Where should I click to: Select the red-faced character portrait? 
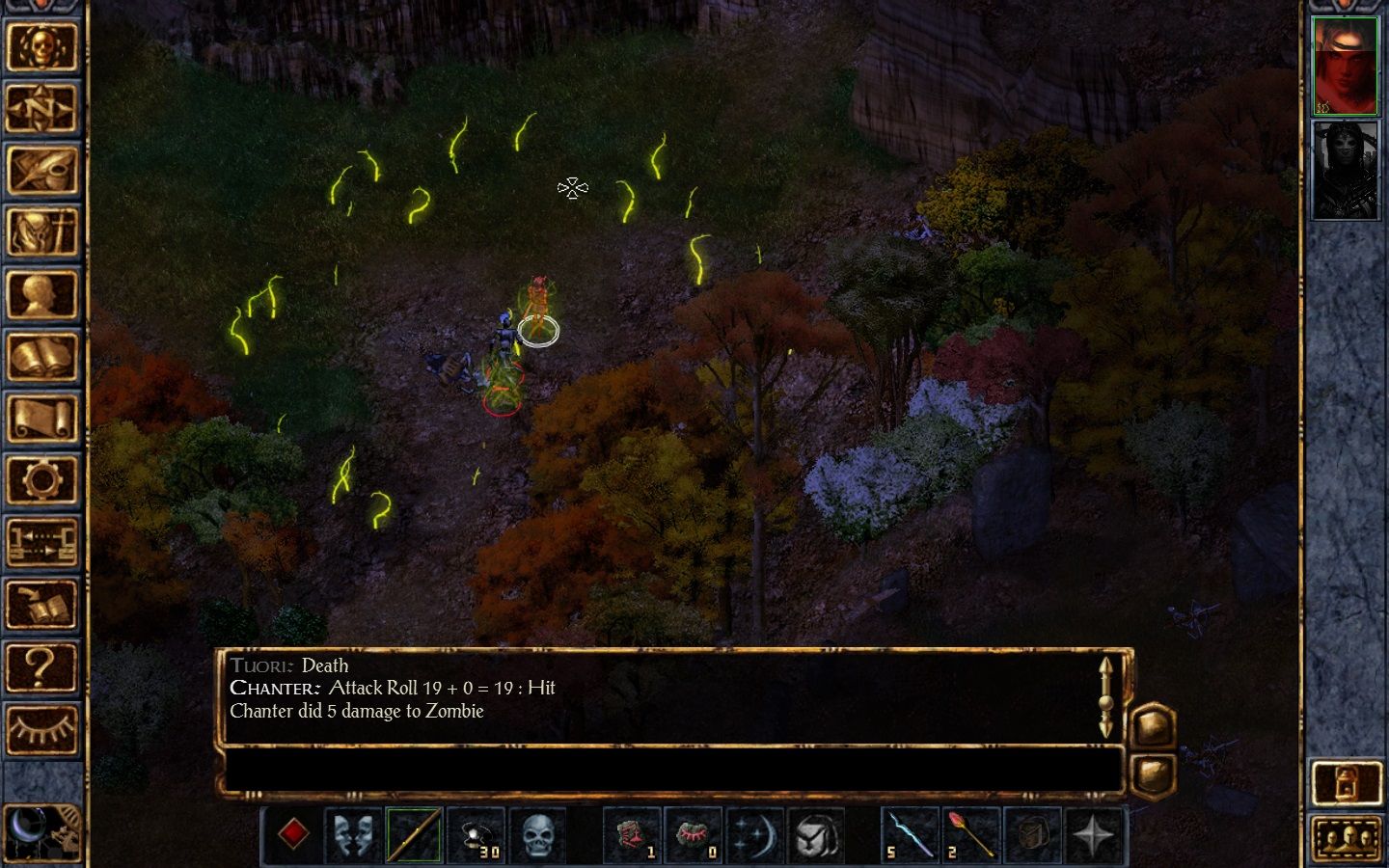click(x=1346, y=66)
